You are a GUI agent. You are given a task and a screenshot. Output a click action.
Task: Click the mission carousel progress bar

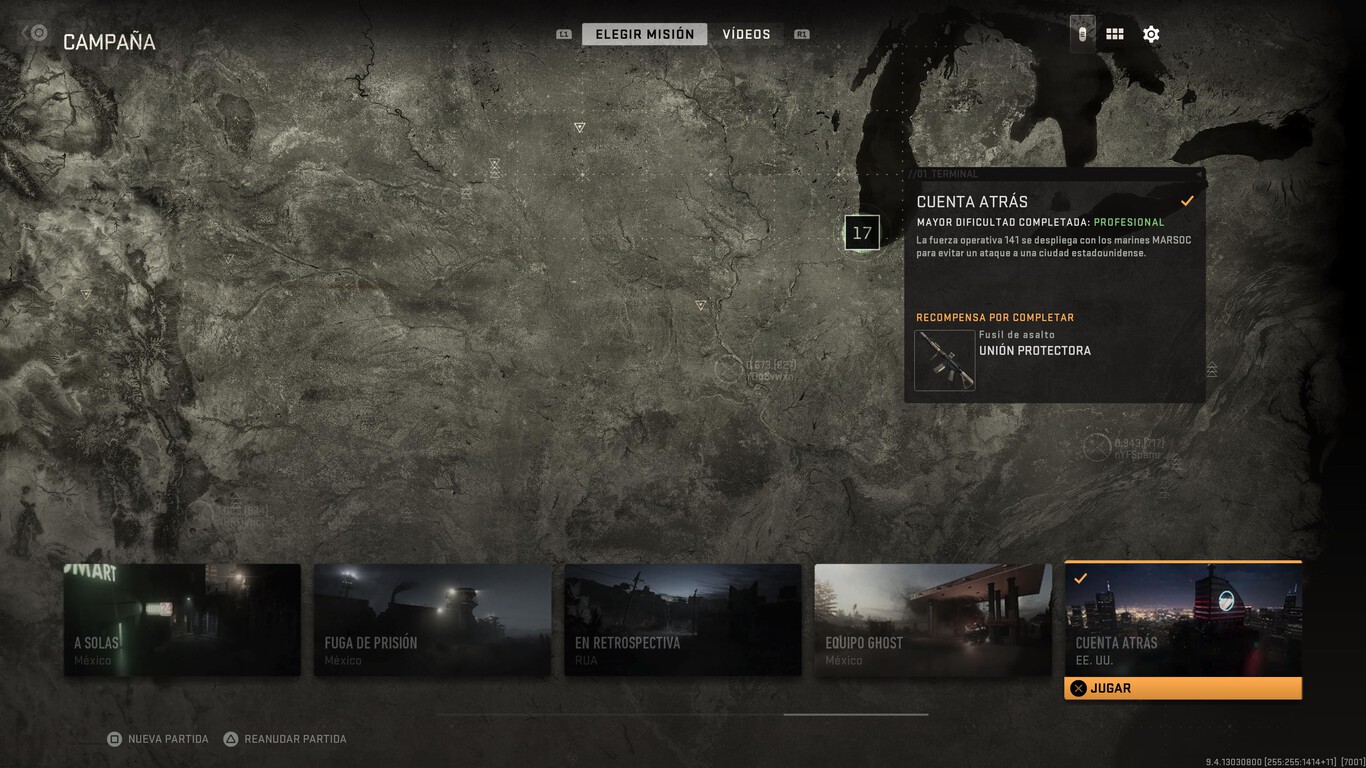(683, 714)
